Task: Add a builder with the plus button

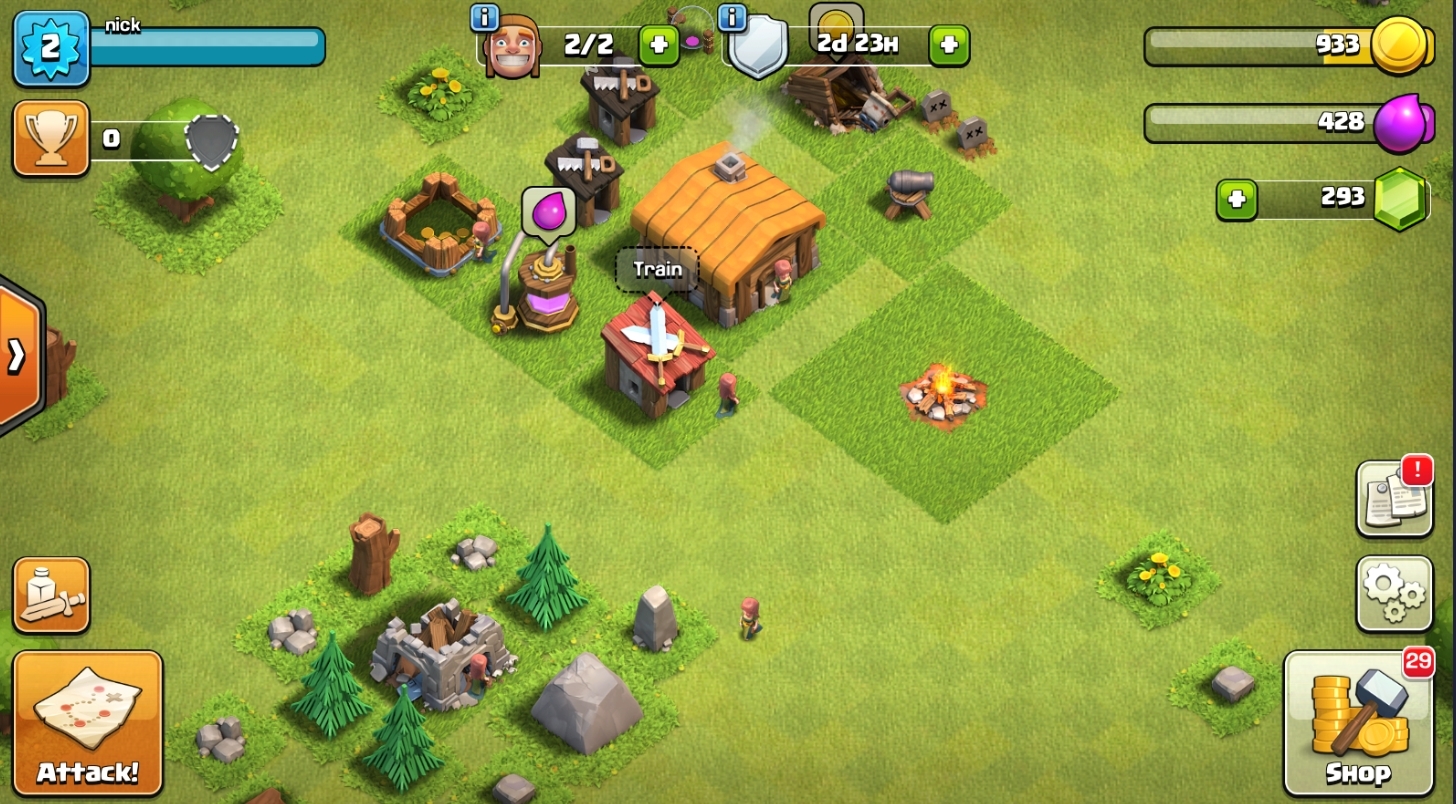Action: pos(658,45)
